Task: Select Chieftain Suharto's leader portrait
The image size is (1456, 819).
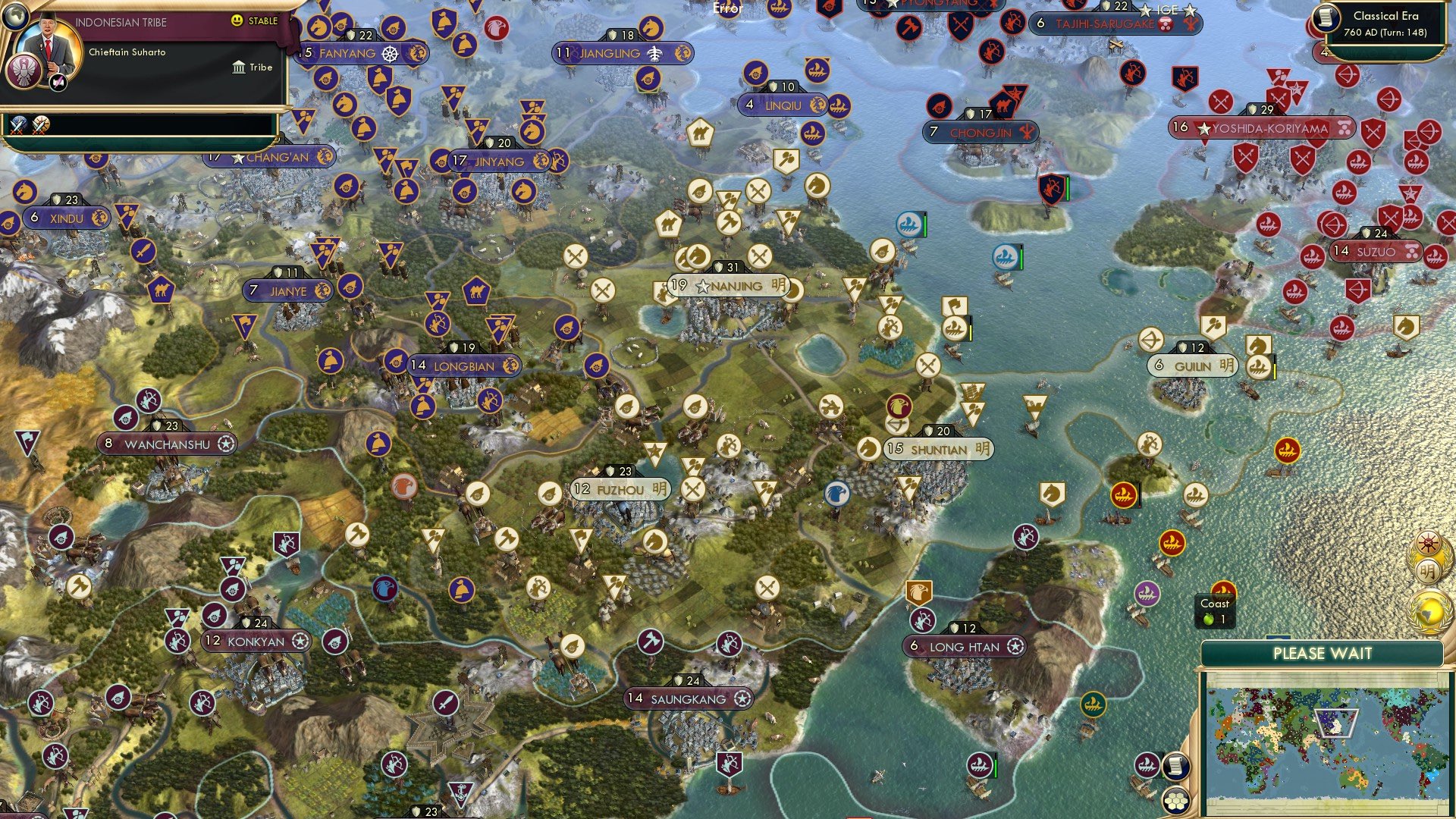Action: click(49, 48)
